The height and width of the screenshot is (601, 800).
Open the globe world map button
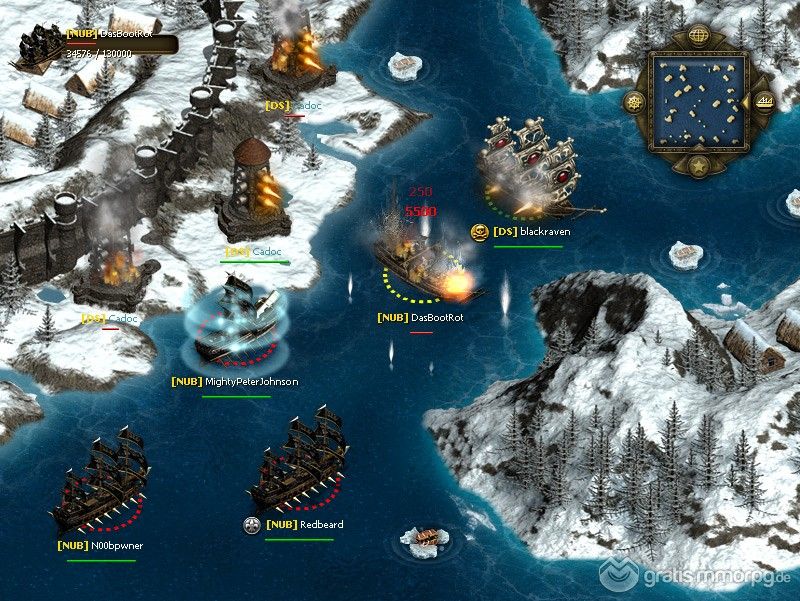(699, 37)
